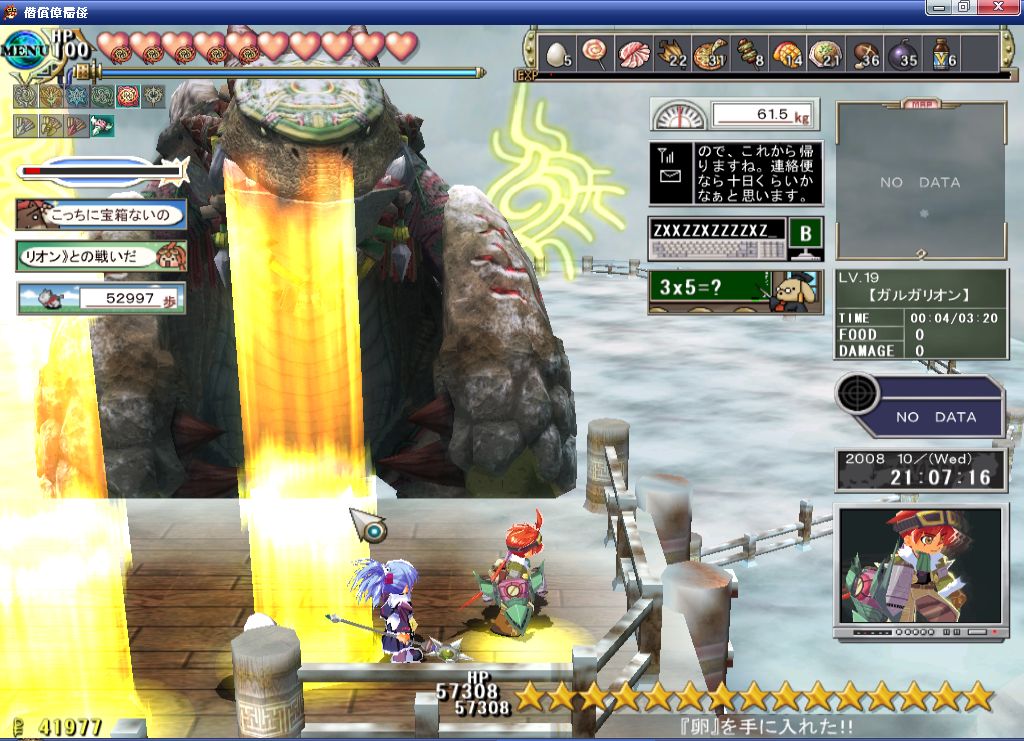
Task: Choose the highlighted flower bouquet icon
Action: pos(102,125)
